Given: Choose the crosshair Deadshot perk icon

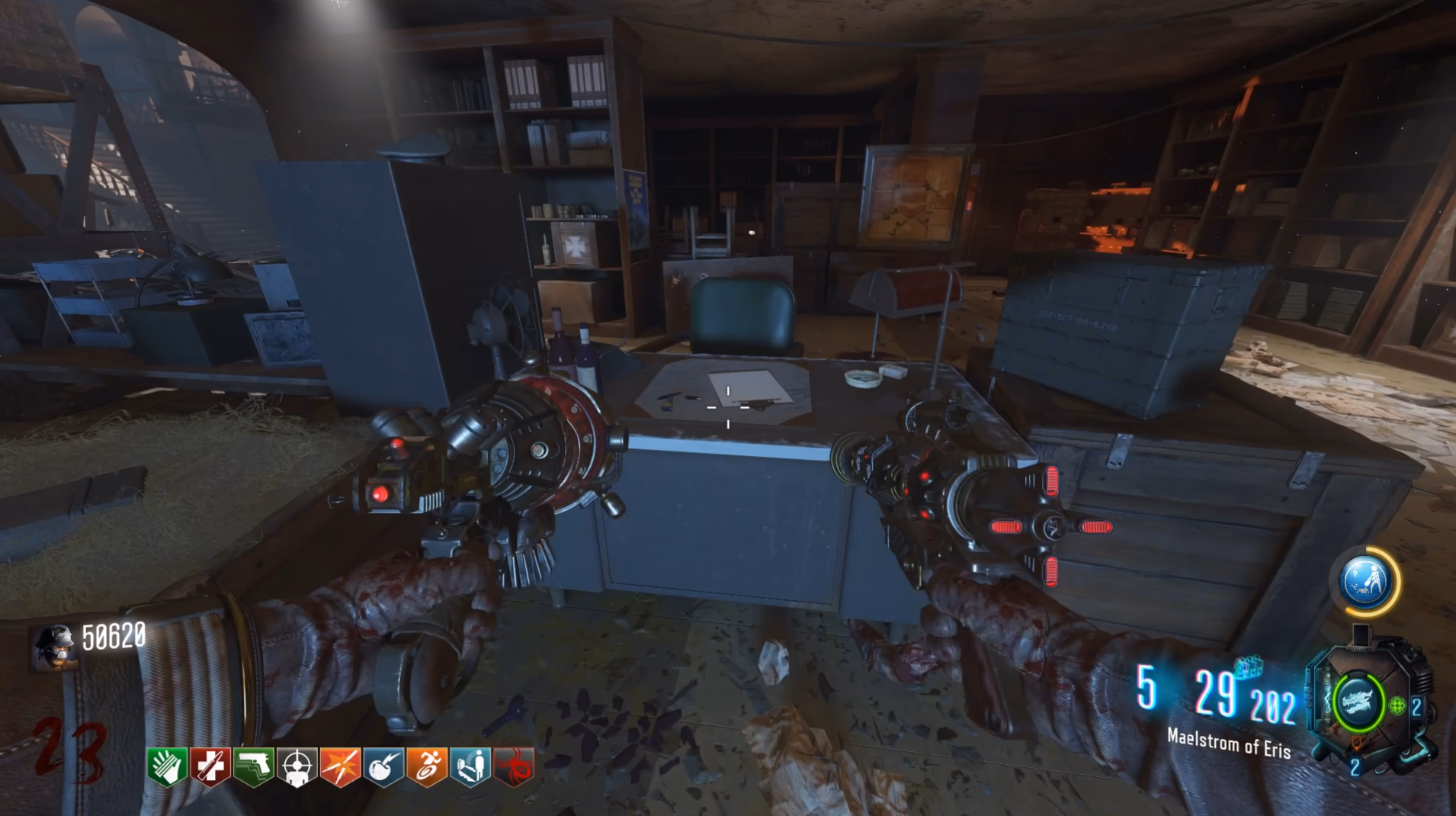Looking at the screenshot, I should [297, 766].
